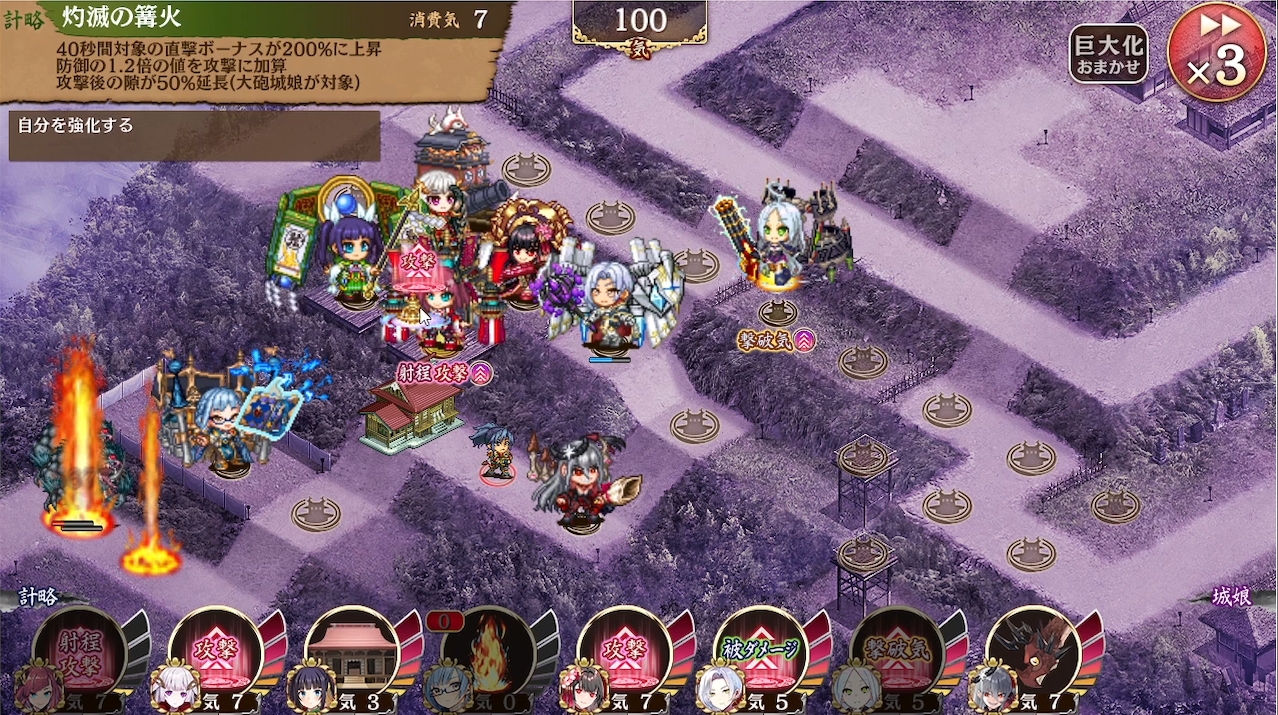Image resolution: width=1278 pixels, height=715 pixels.
Task: Use the 攻撃 stratagem with flower-haired girl portrait
Action: (x=625, y=653)
